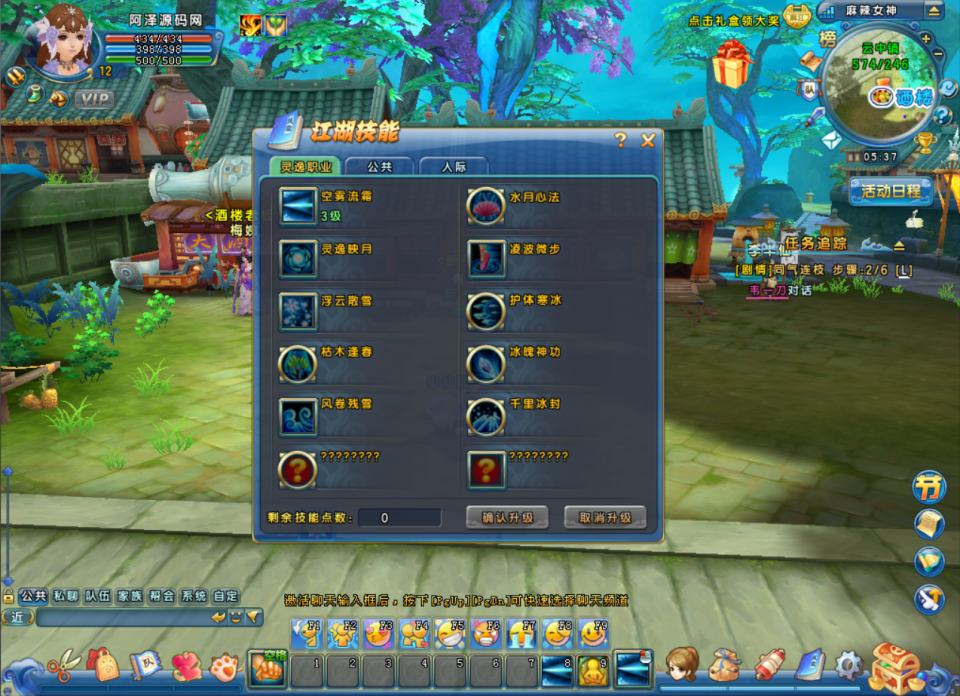Zoom in the minimap with plus button

pyautogui.click(x=926, y=39)
